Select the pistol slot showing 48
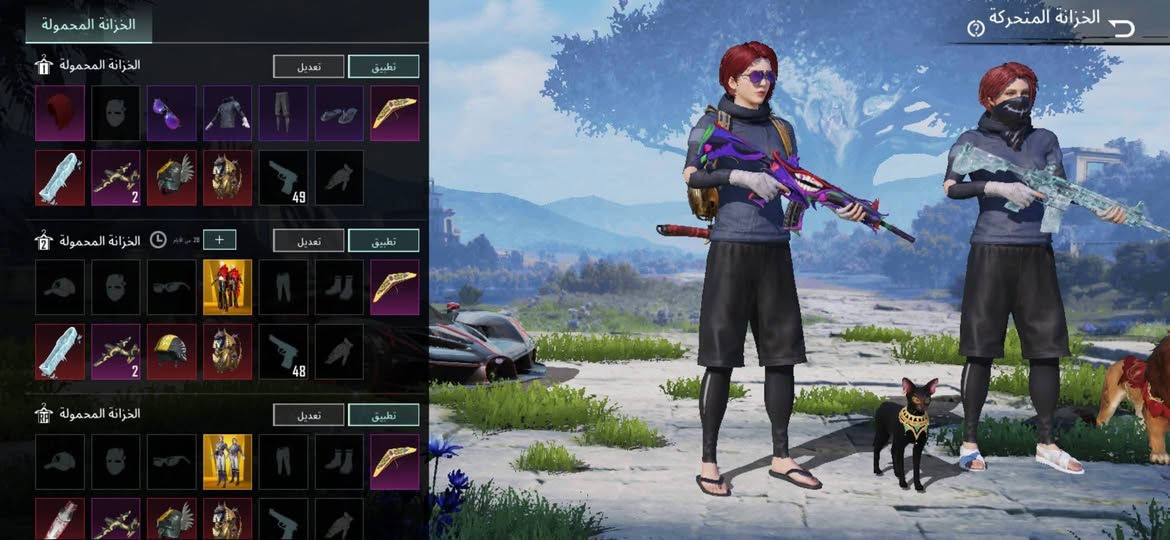Viewport: 1170px width, 540px height. (284, 352)
